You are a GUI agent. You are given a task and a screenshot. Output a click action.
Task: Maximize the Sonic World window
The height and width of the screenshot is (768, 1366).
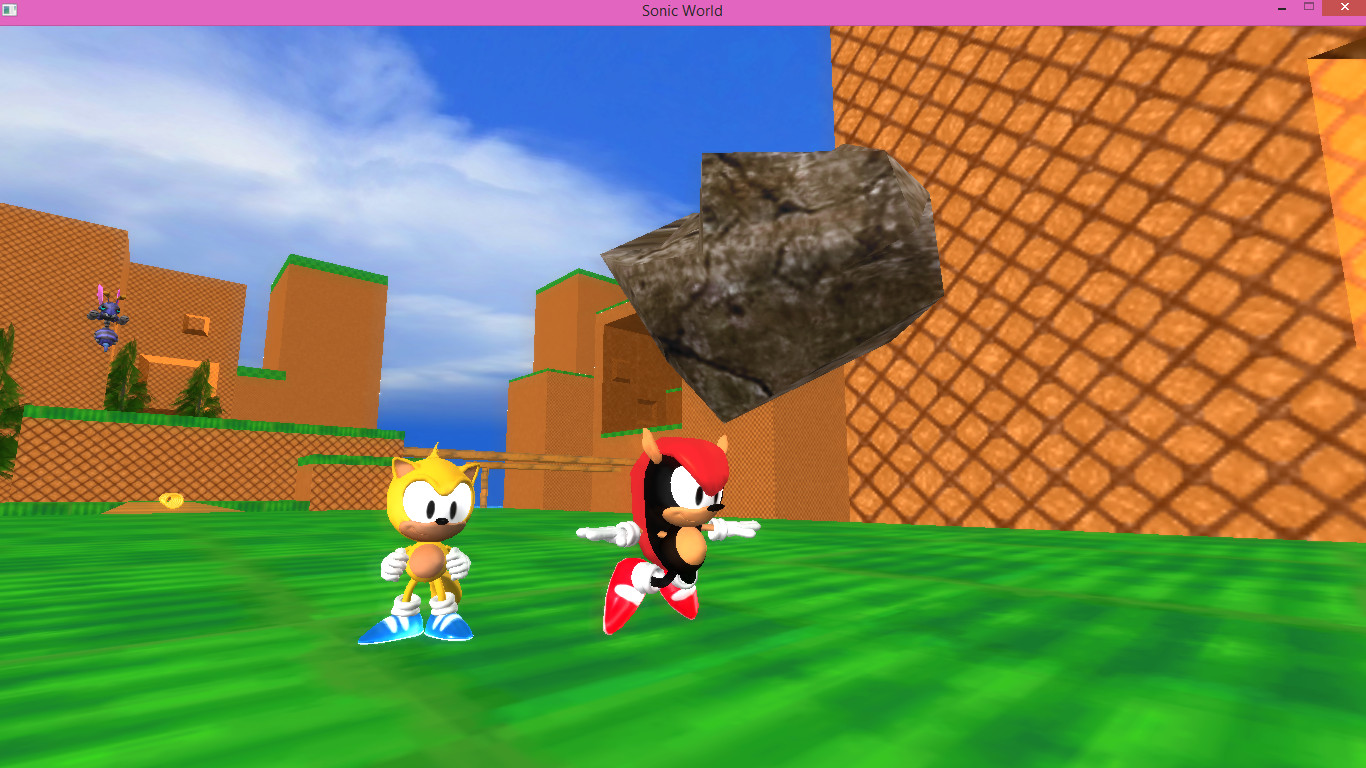click(x=1308, y=7)
